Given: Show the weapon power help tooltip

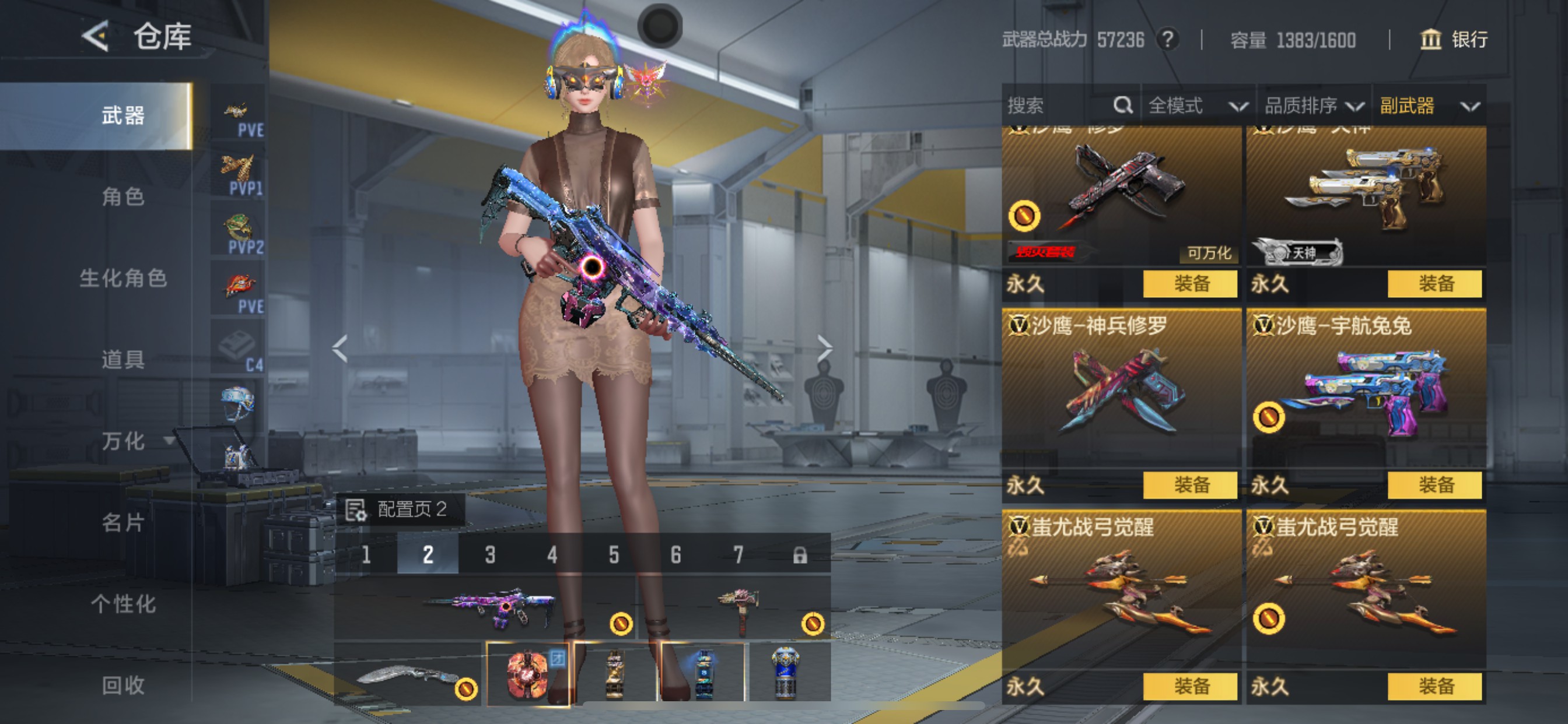Looking at the screenshot, I should 1167,40.
